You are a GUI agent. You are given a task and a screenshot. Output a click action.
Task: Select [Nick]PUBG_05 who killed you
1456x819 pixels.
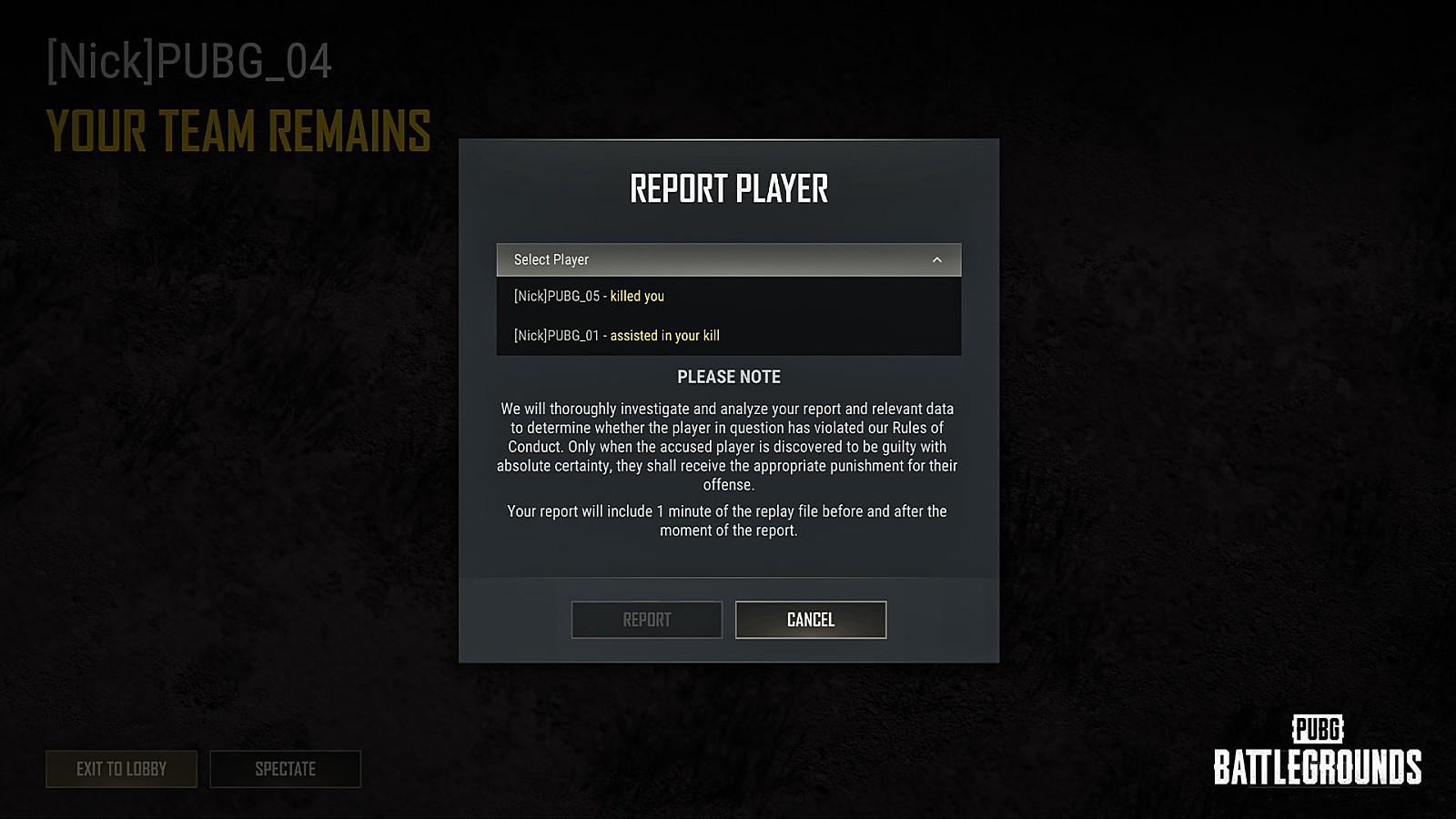tap(590, 296)
